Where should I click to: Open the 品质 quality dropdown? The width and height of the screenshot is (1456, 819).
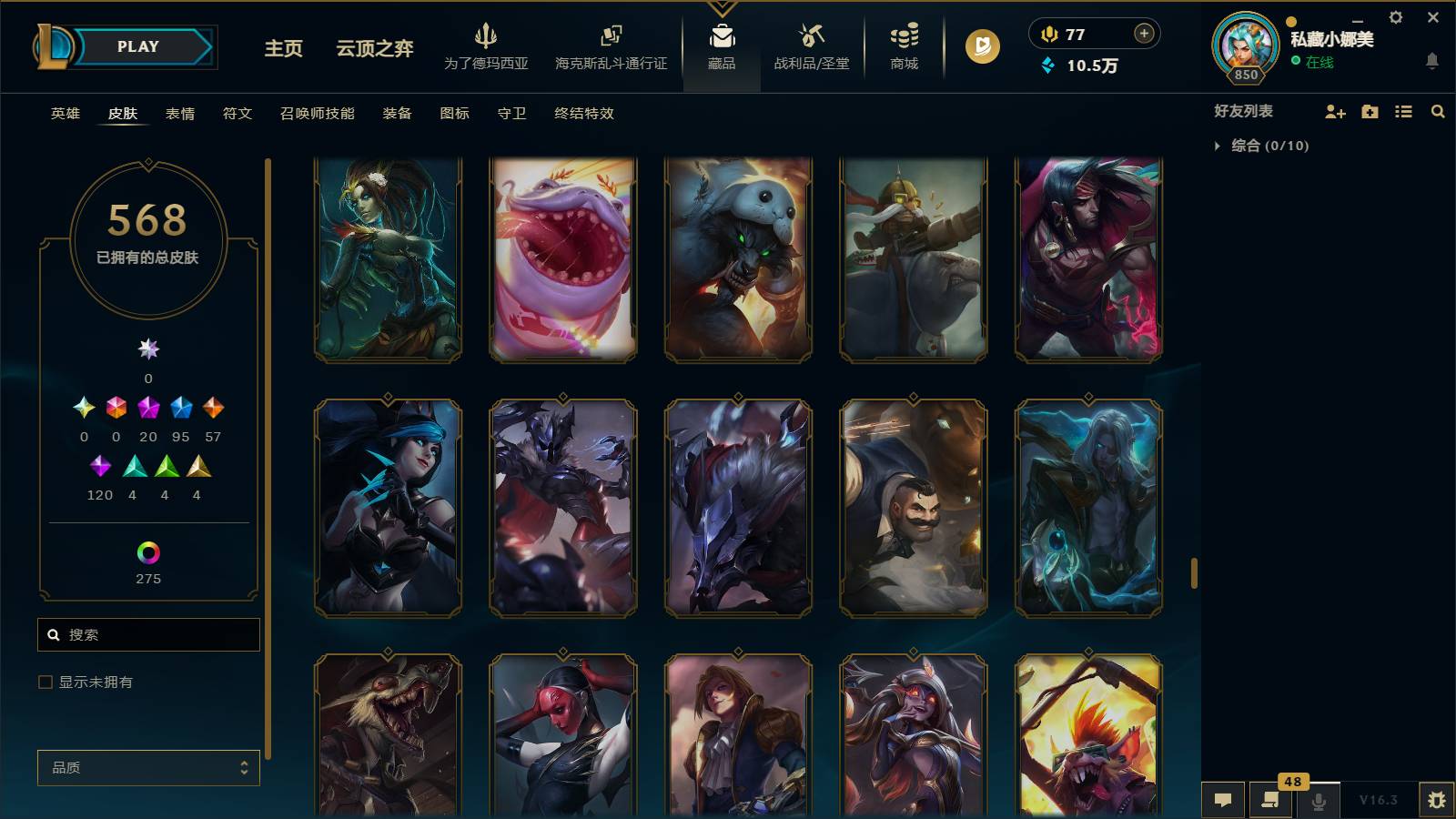[x=147, y=768]
